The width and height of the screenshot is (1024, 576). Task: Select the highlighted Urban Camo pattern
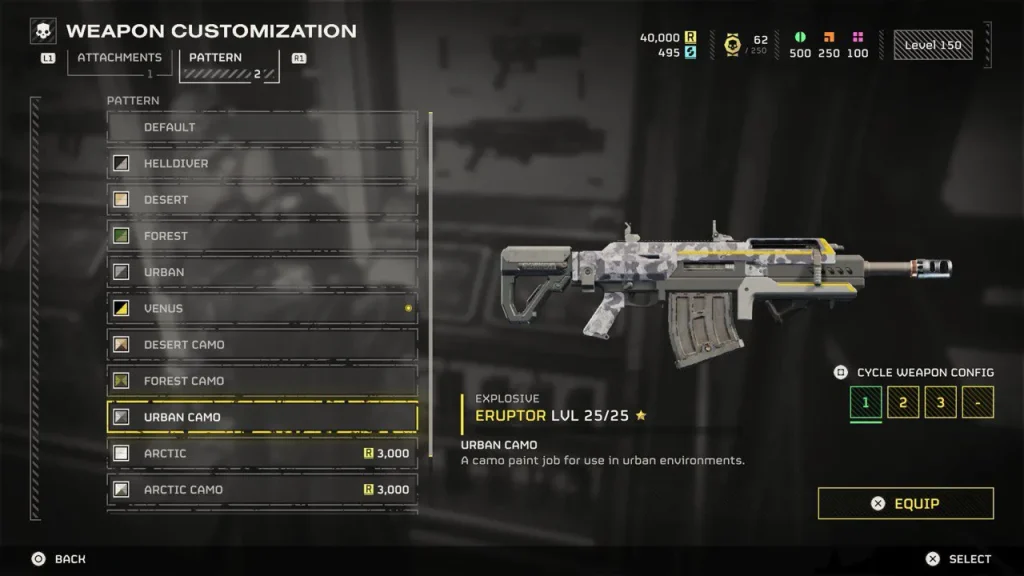262,417
